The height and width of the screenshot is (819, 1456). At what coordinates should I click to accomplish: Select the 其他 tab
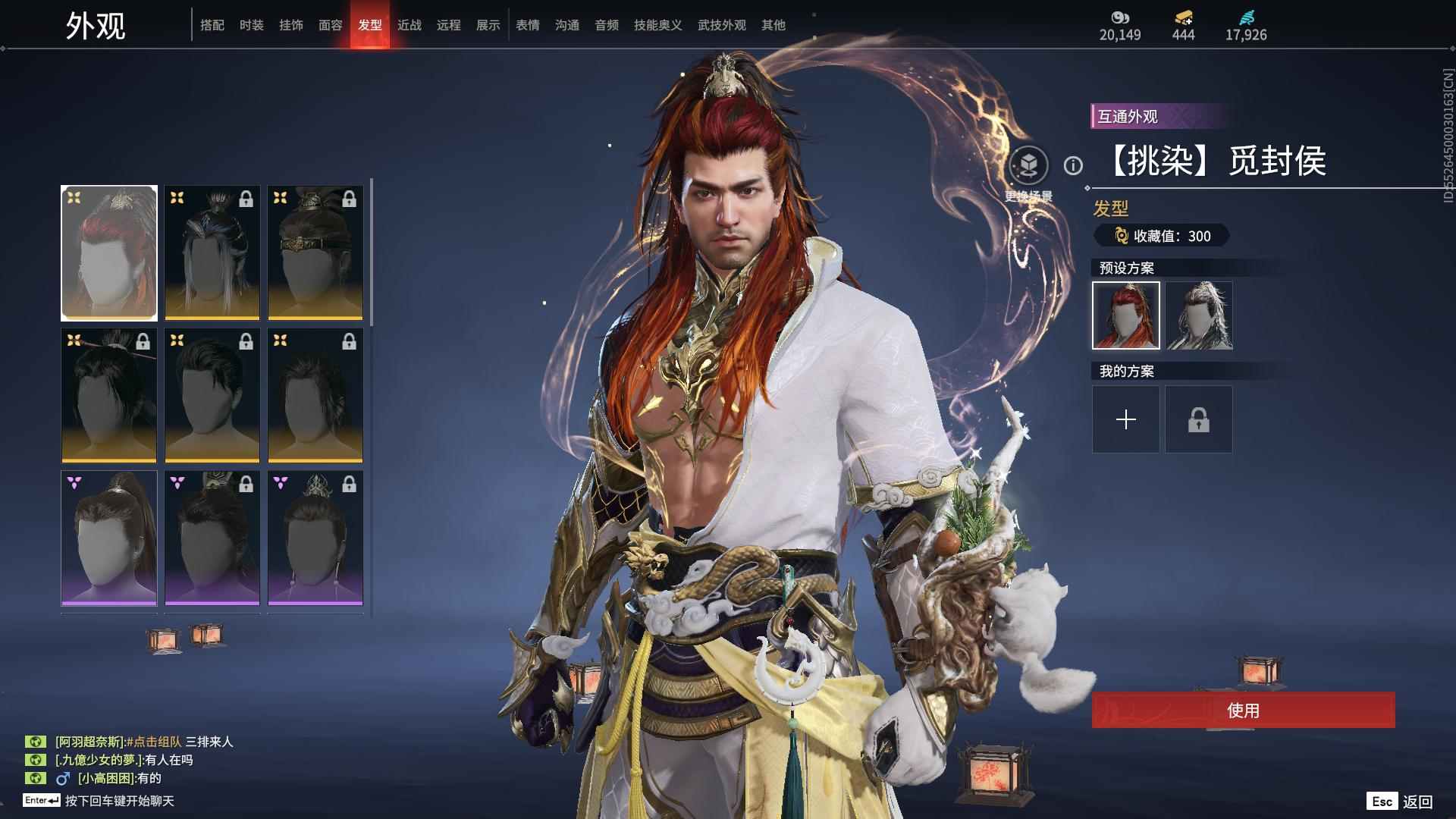(x=773, y=25)
